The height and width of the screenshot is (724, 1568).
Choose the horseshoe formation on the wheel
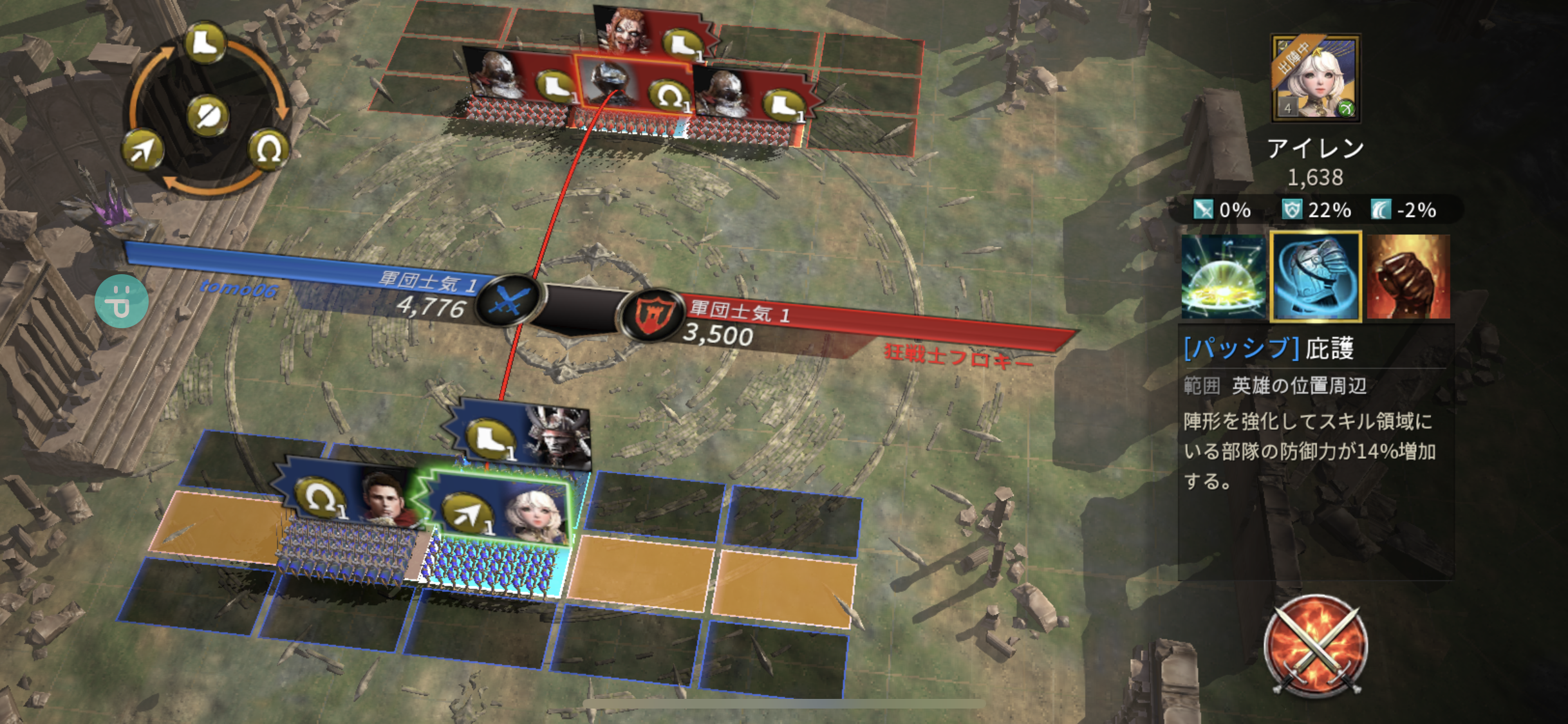click(x=268, y=150)
